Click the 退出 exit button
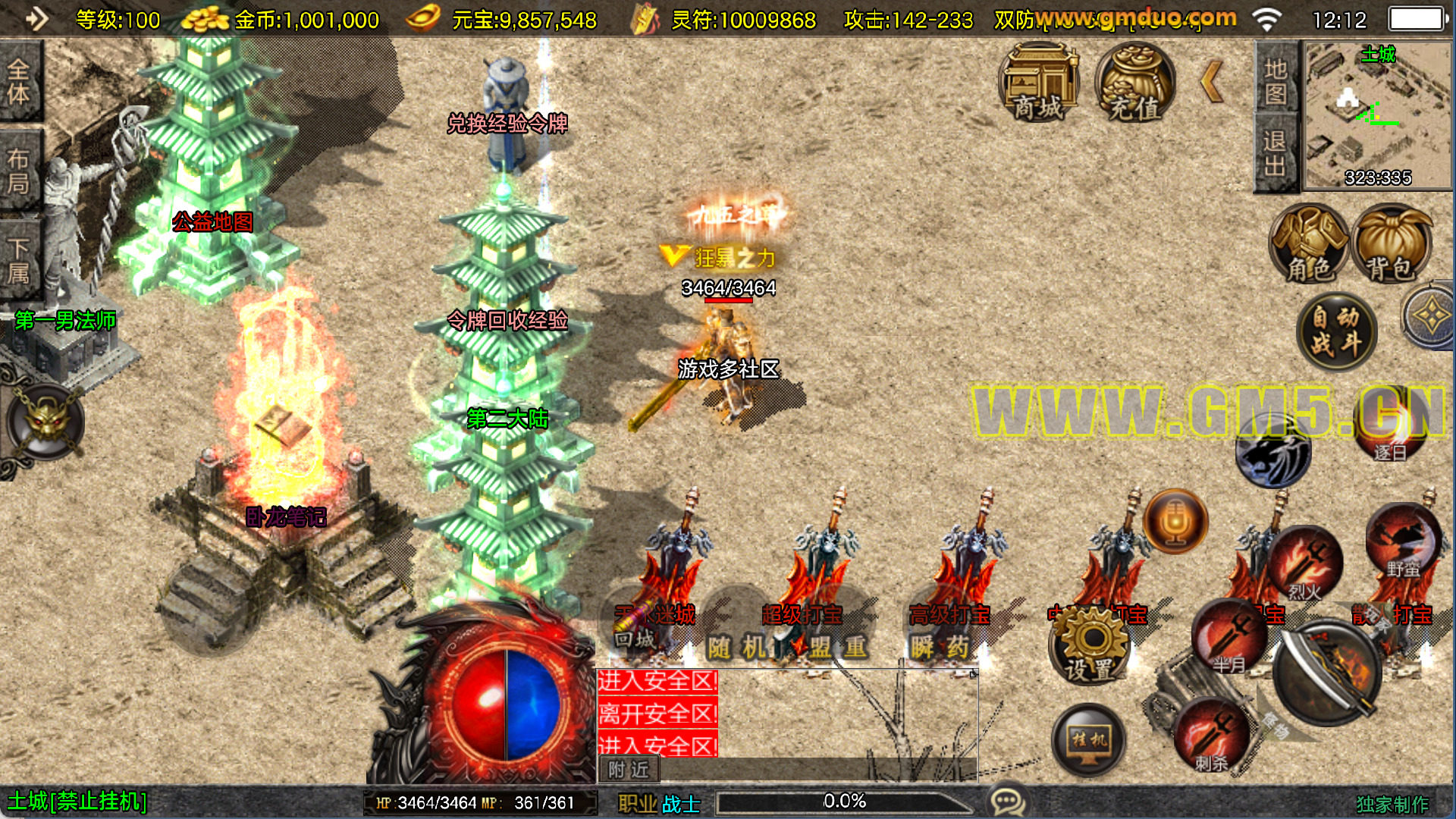 click(1276, 152)
